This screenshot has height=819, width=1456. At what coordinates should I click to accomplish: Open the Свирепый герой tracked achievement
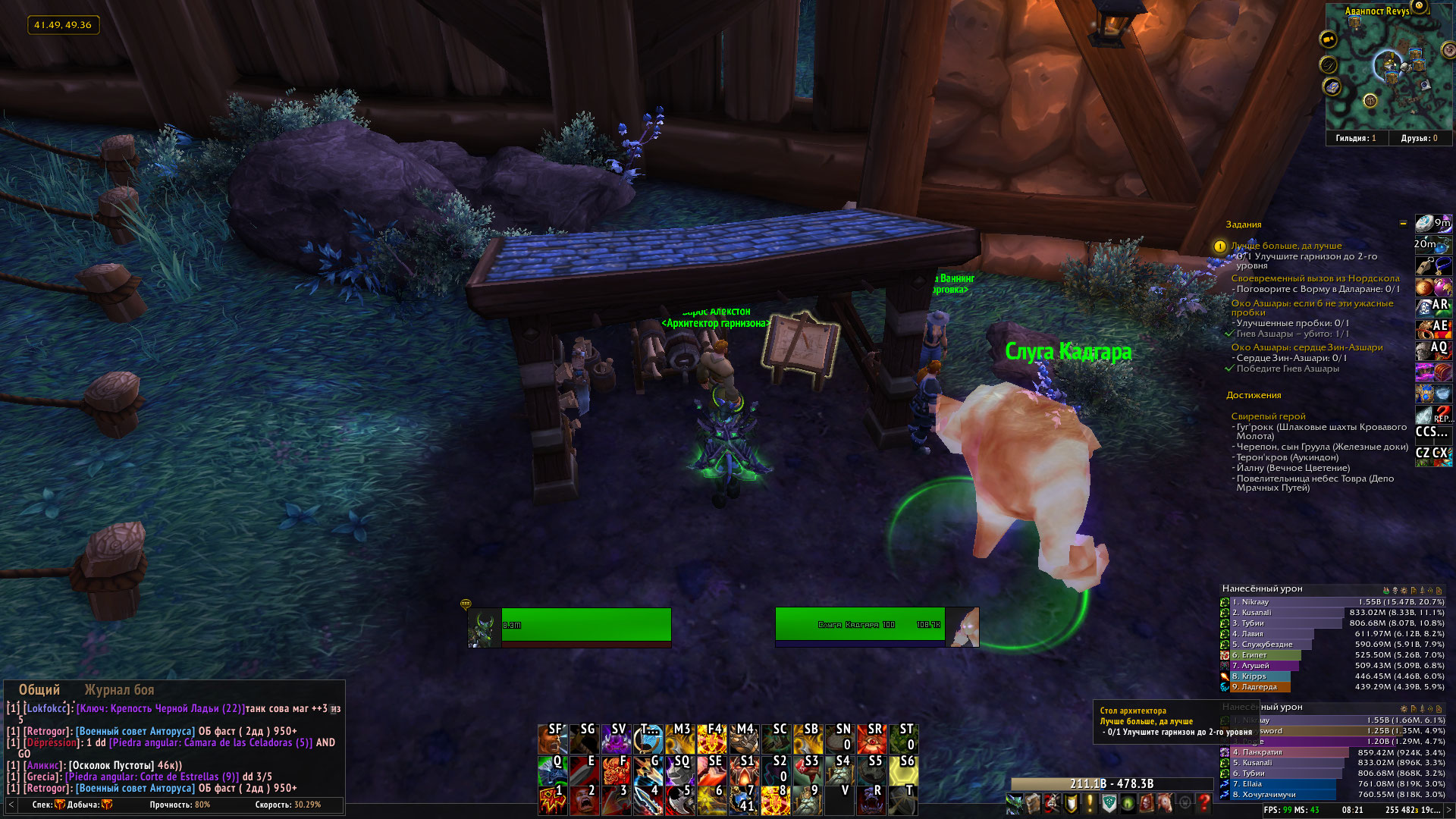(x=1268, y=416)
